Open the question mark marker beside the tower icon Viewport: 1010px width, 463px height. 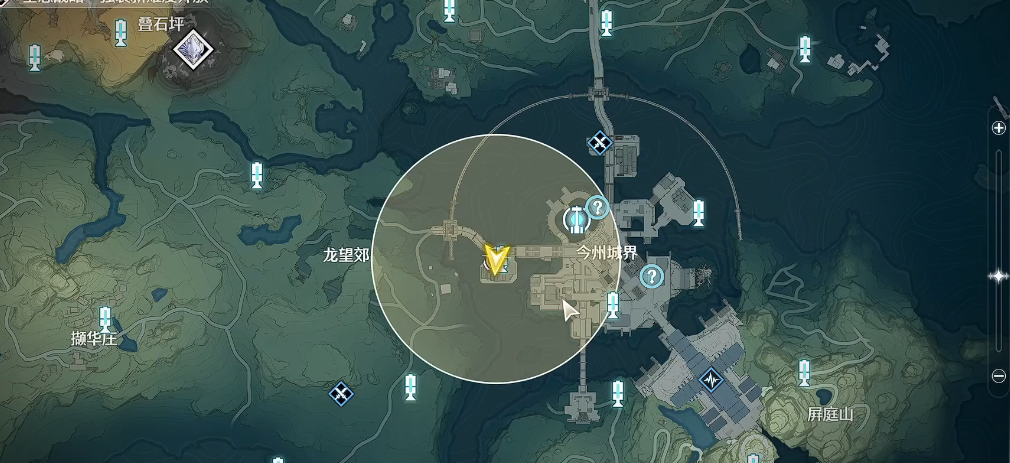pyautogui.click(x=597, y=207)
